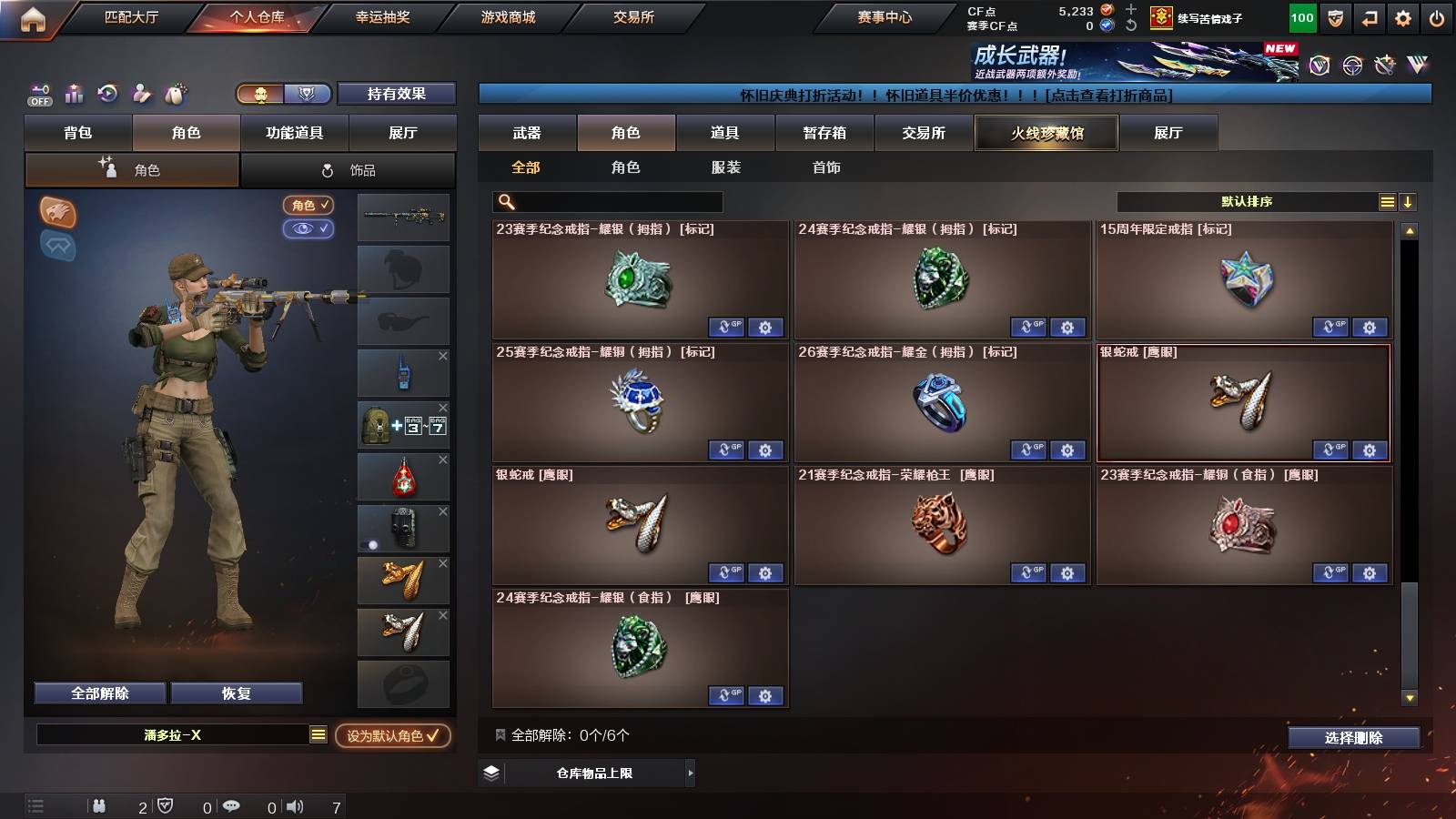Viewport: 1456px width, 819px height.
Task: Open the 默认排序 sorting dropdown
Action: point(1247,202)
